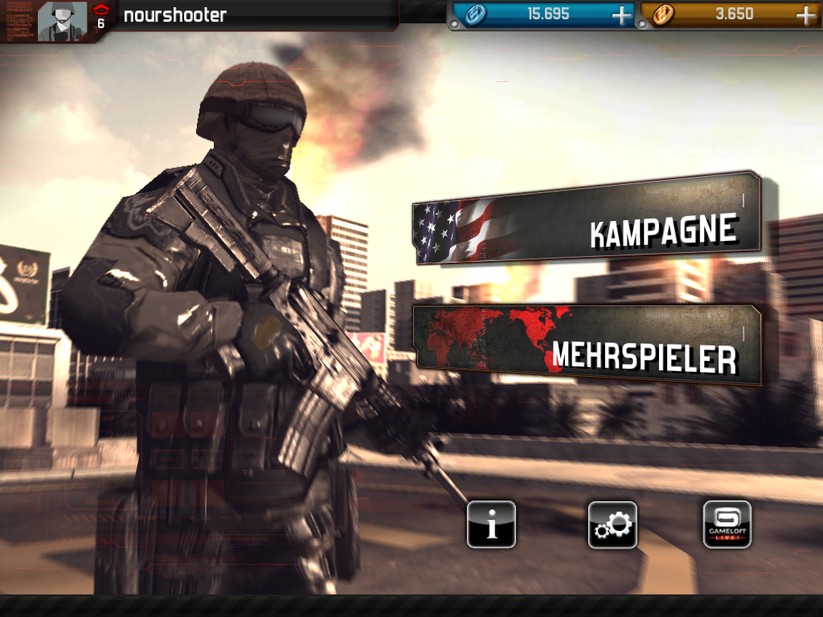
Task: Open the gear settings
Action: 612,524
